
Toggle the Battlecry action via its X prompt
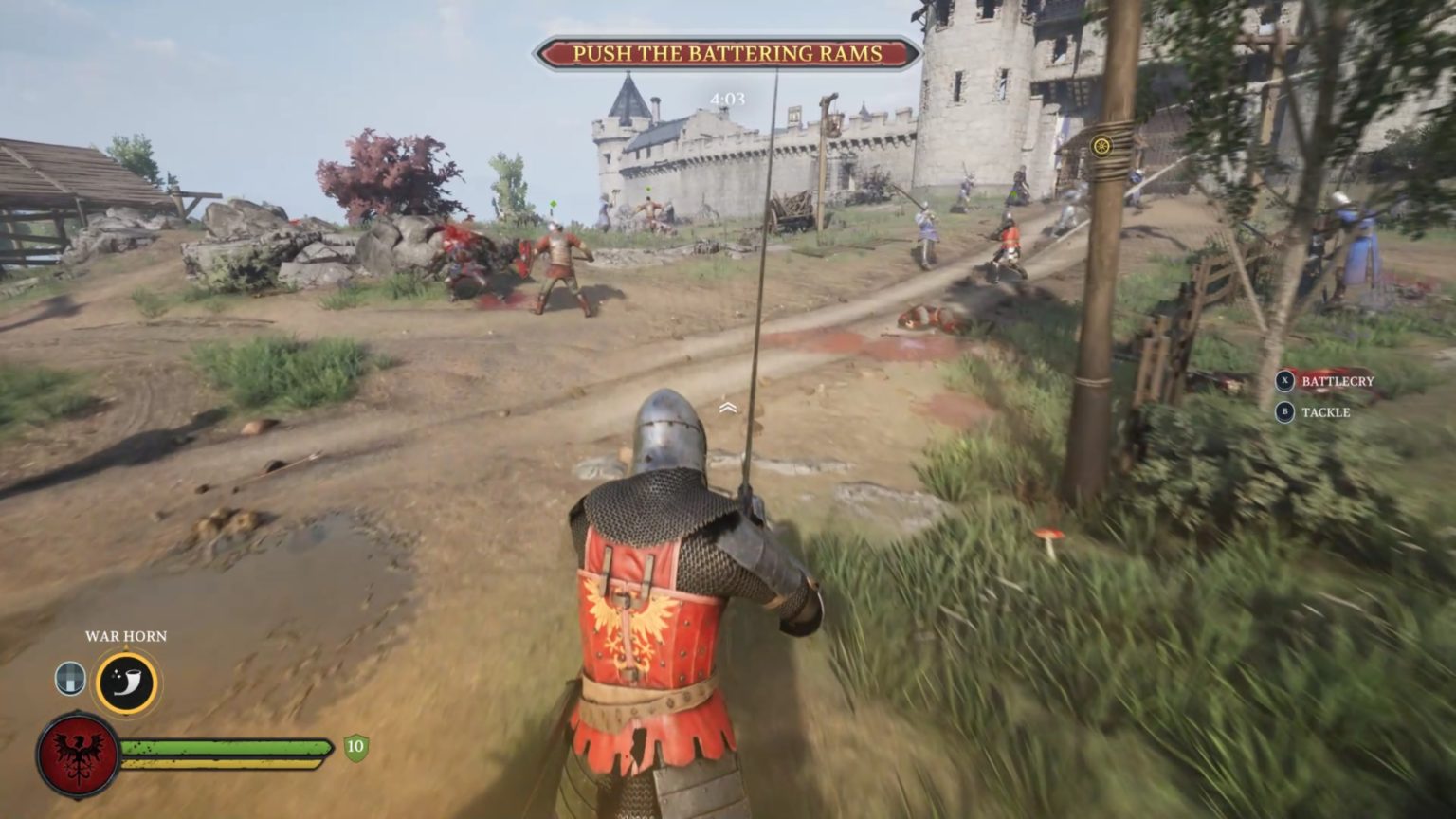1284,381
